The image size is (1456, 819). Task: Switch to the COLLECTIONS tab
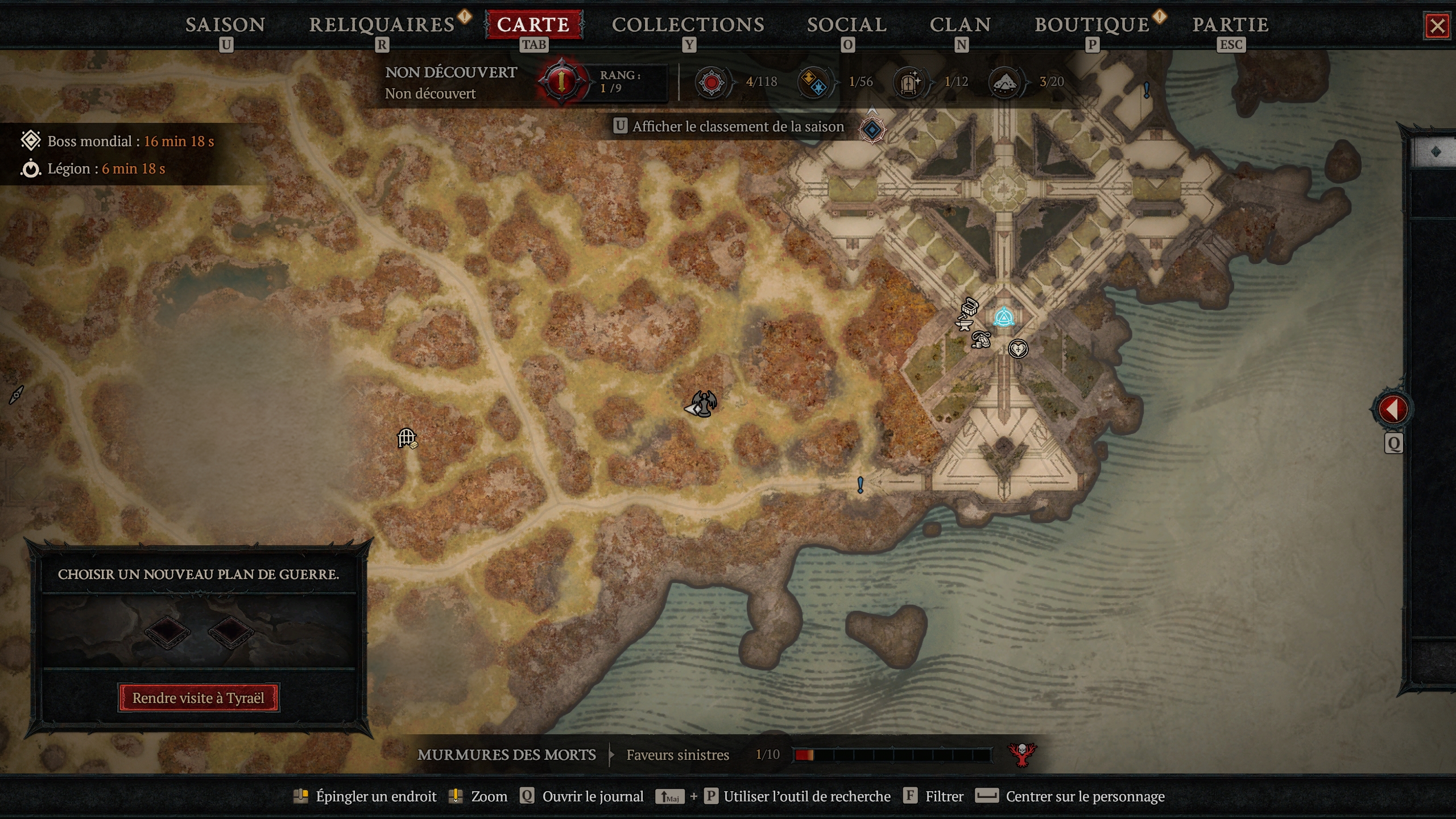click(x=688, y=24)
